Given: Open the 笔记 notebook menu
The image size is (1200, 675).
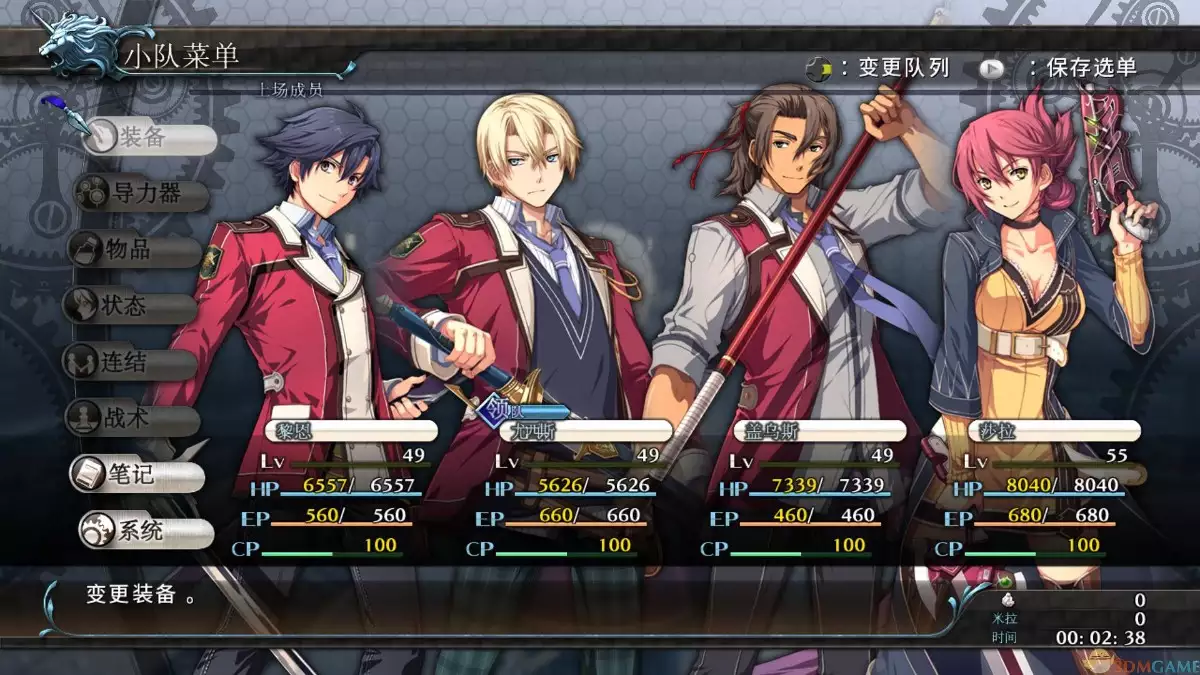Looking at the screenshot, I should [x=136, y=475].
